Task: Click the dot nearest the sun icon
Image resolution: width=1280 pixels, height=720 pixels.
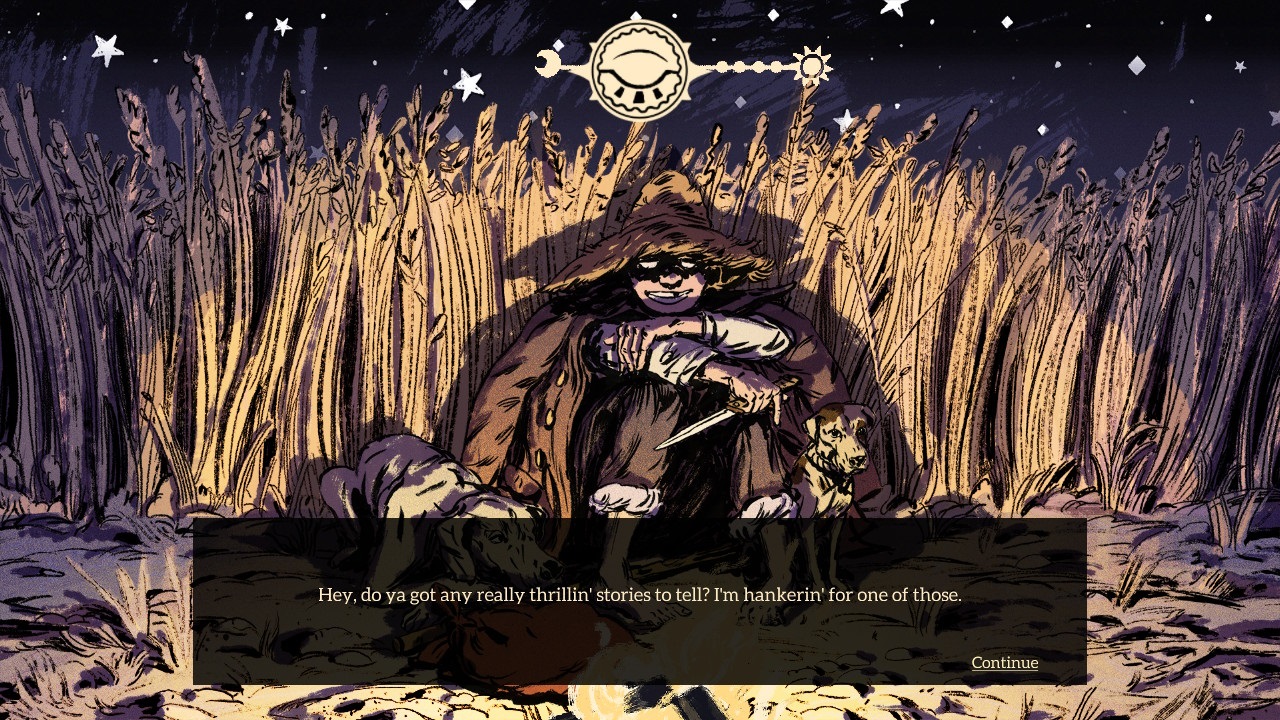Action: pos(775,66)
